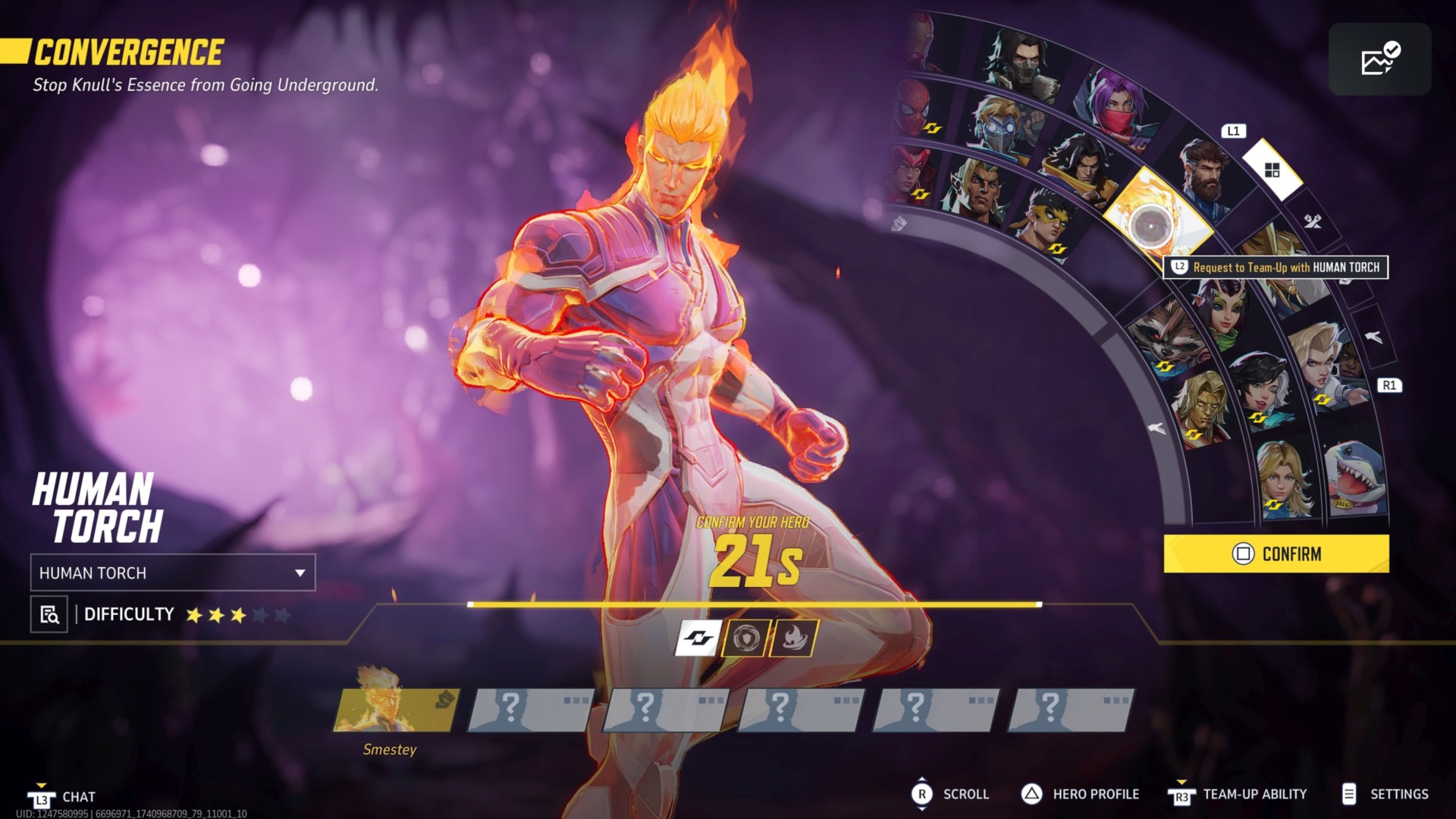
Task: Choose Mantis from the hero wheel
Action: (x=1222, y=309)
